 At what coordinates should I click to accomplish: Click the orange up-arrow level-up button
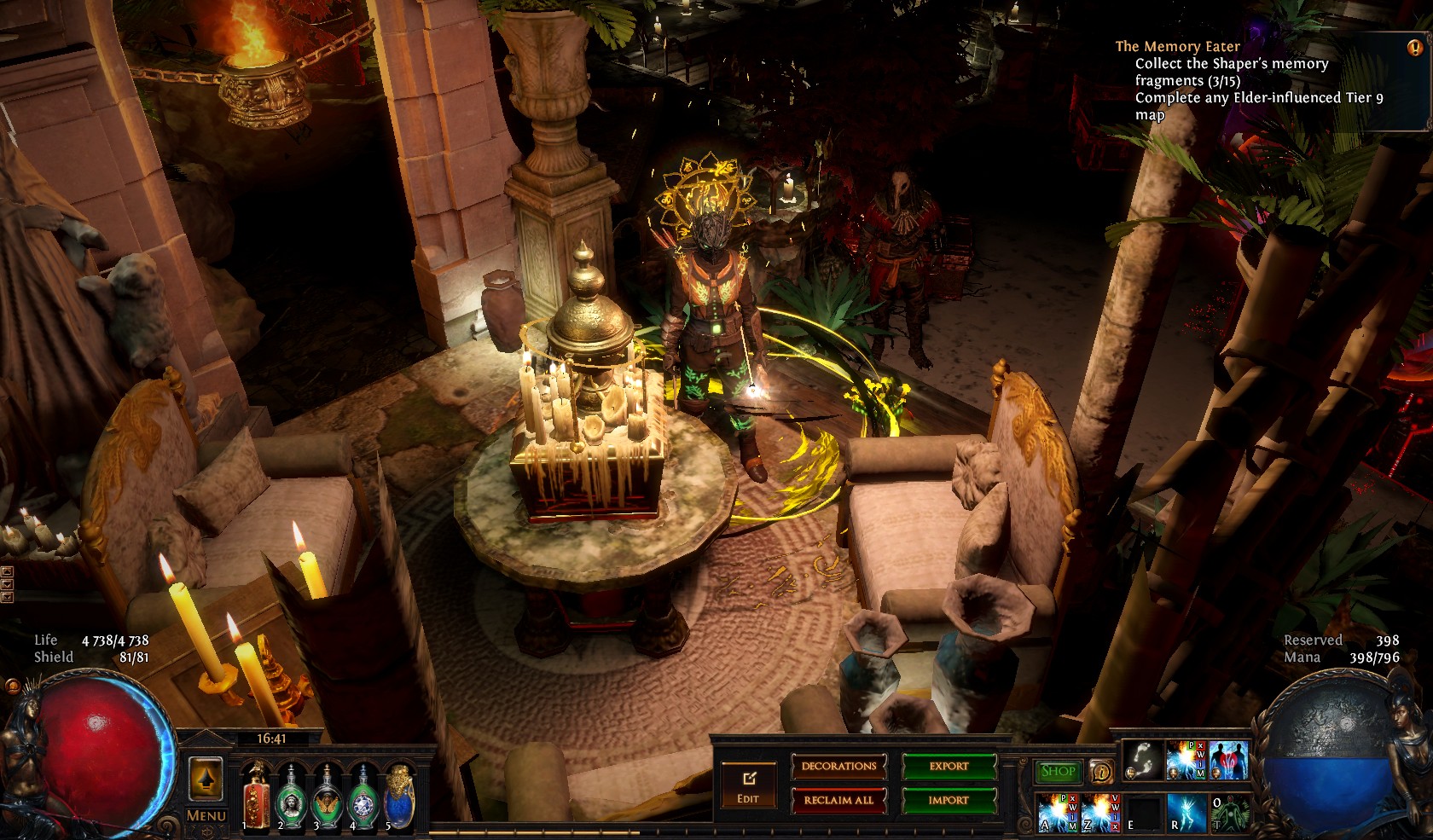point(206,778)
